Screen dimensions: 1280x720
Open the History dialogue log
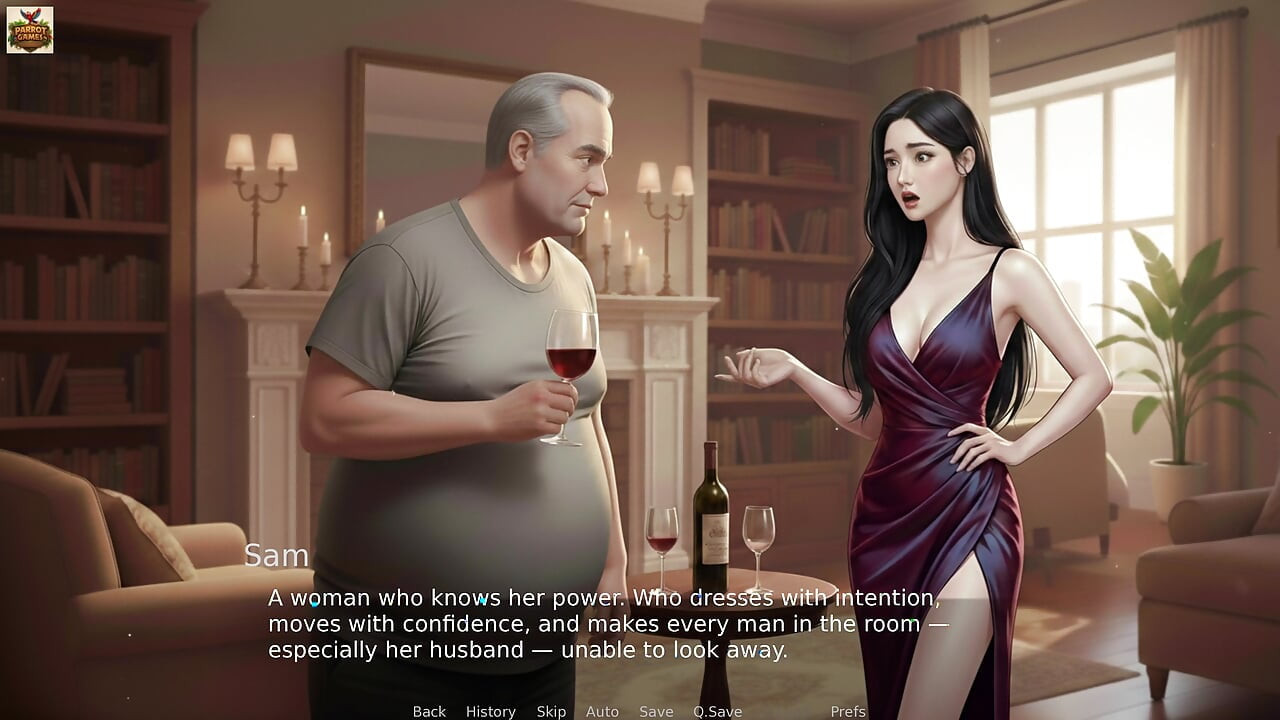[x=490, y=711]
